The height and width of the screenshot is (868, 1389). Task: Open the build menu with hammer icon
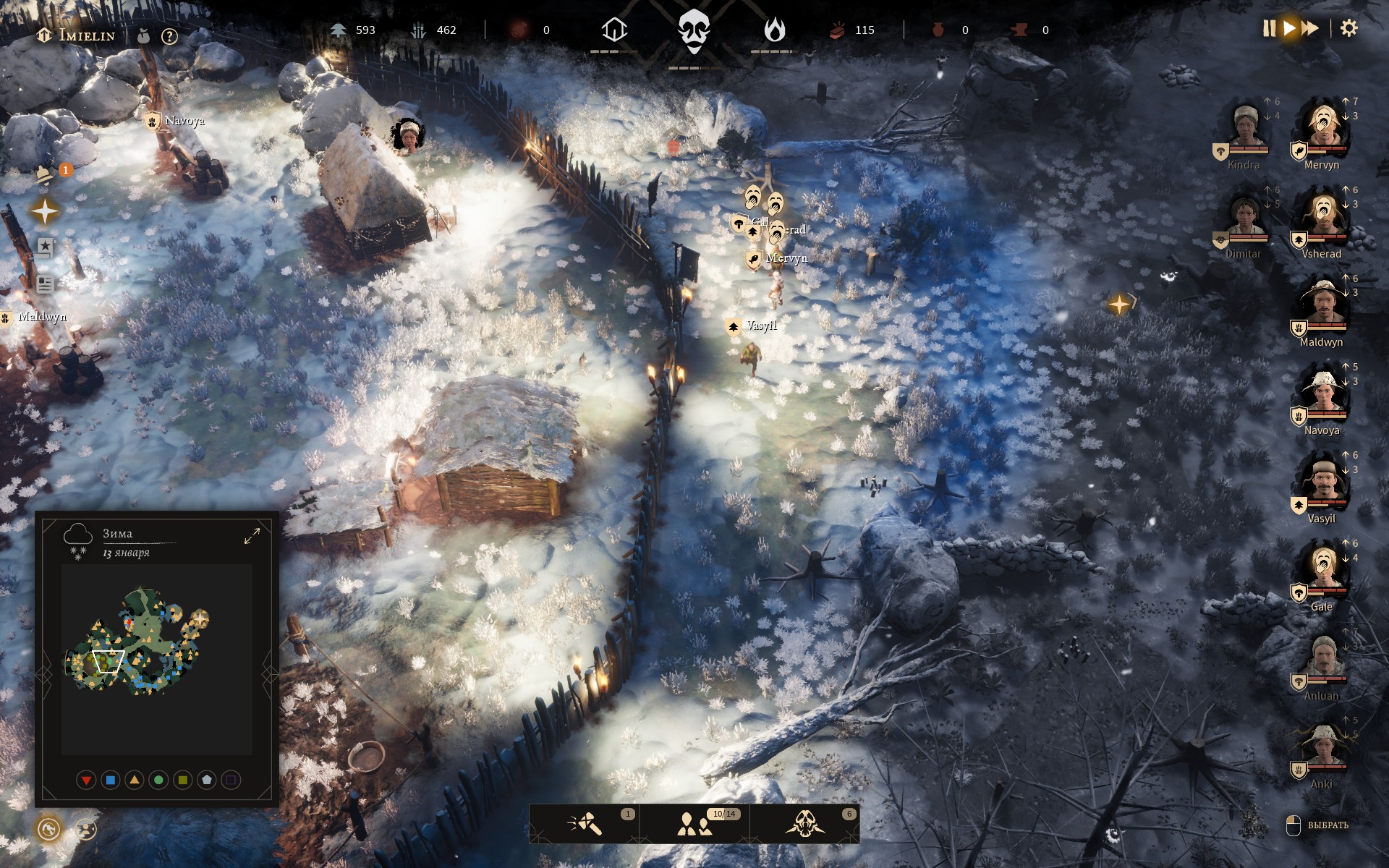coord(585,824)
